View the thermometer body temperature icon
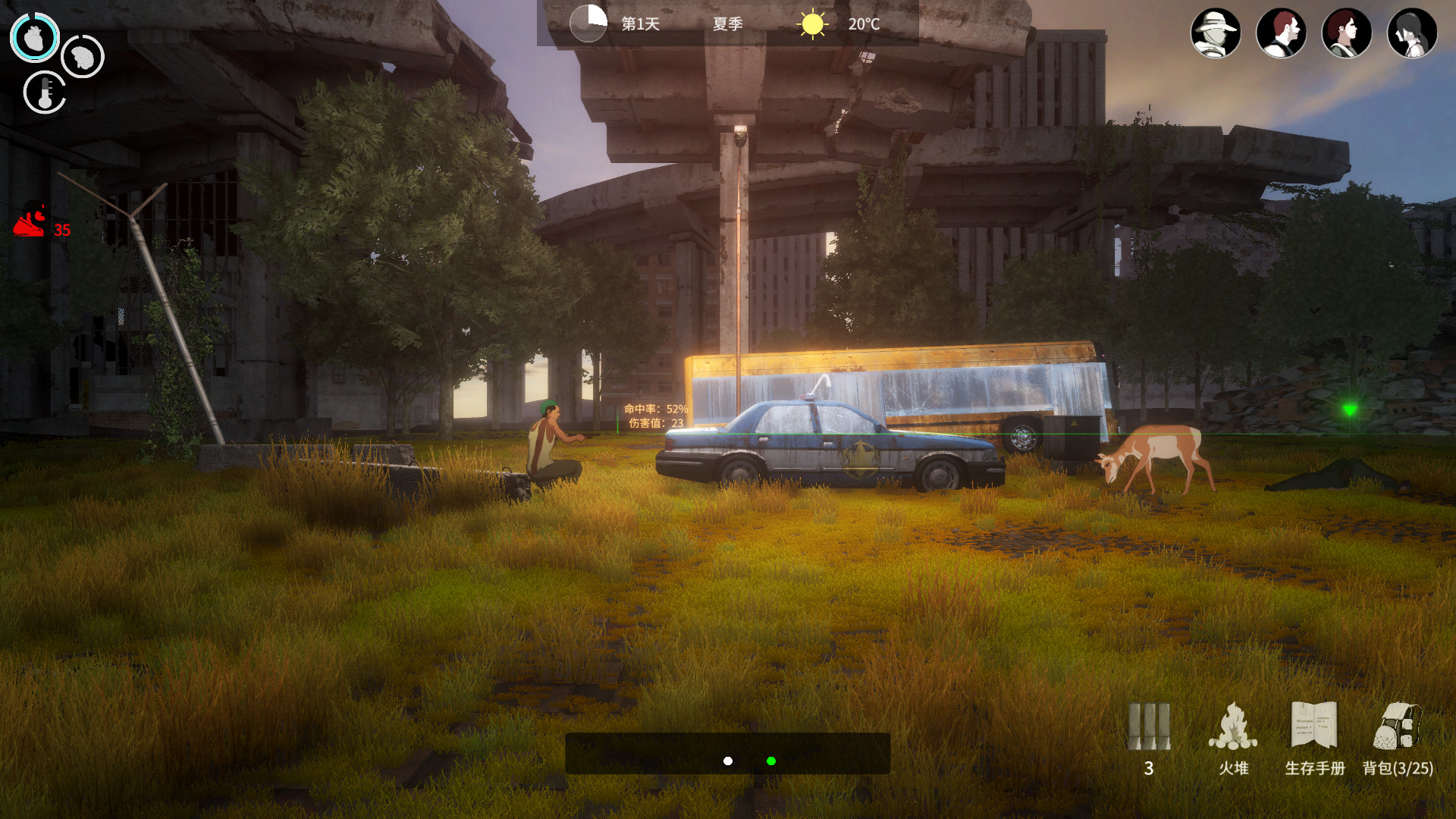 45,93
